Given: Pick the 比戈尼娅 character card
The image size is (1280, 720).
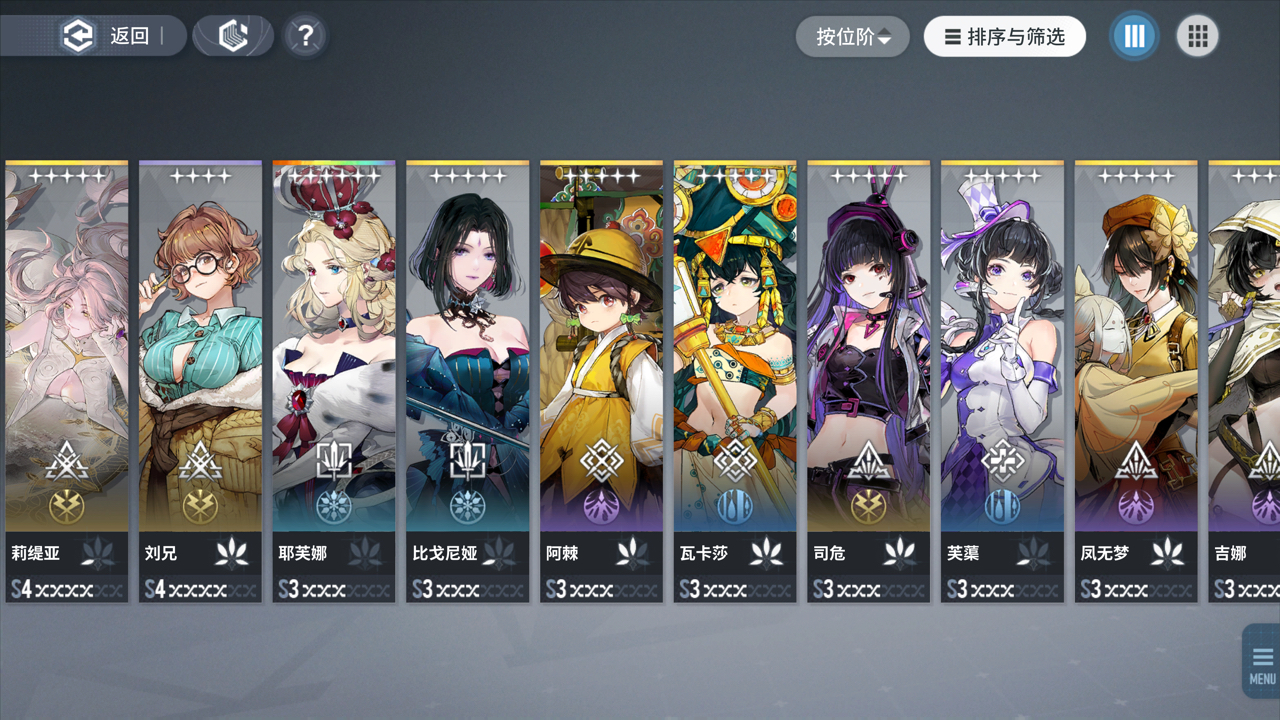Looking at the screenshot, I should pyautogui.click(x=468, y=380).
